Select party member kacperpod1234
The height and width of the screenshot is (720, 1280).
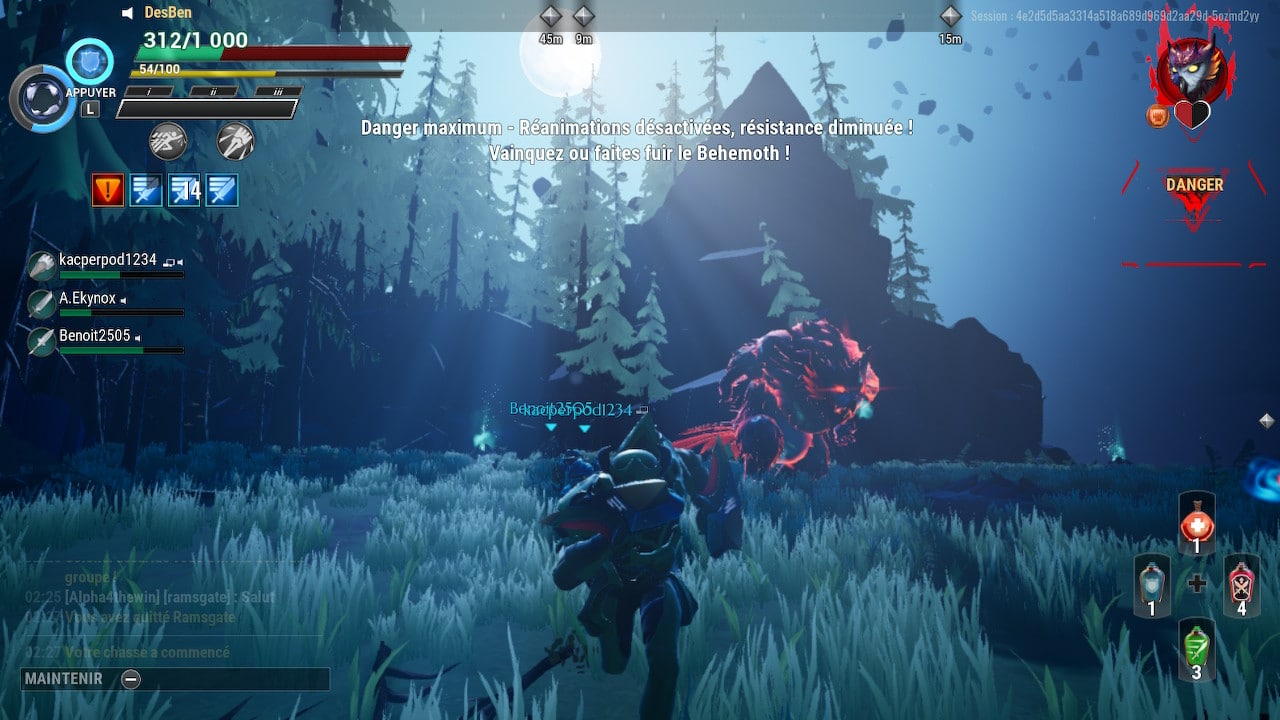(x=107, y=261)
